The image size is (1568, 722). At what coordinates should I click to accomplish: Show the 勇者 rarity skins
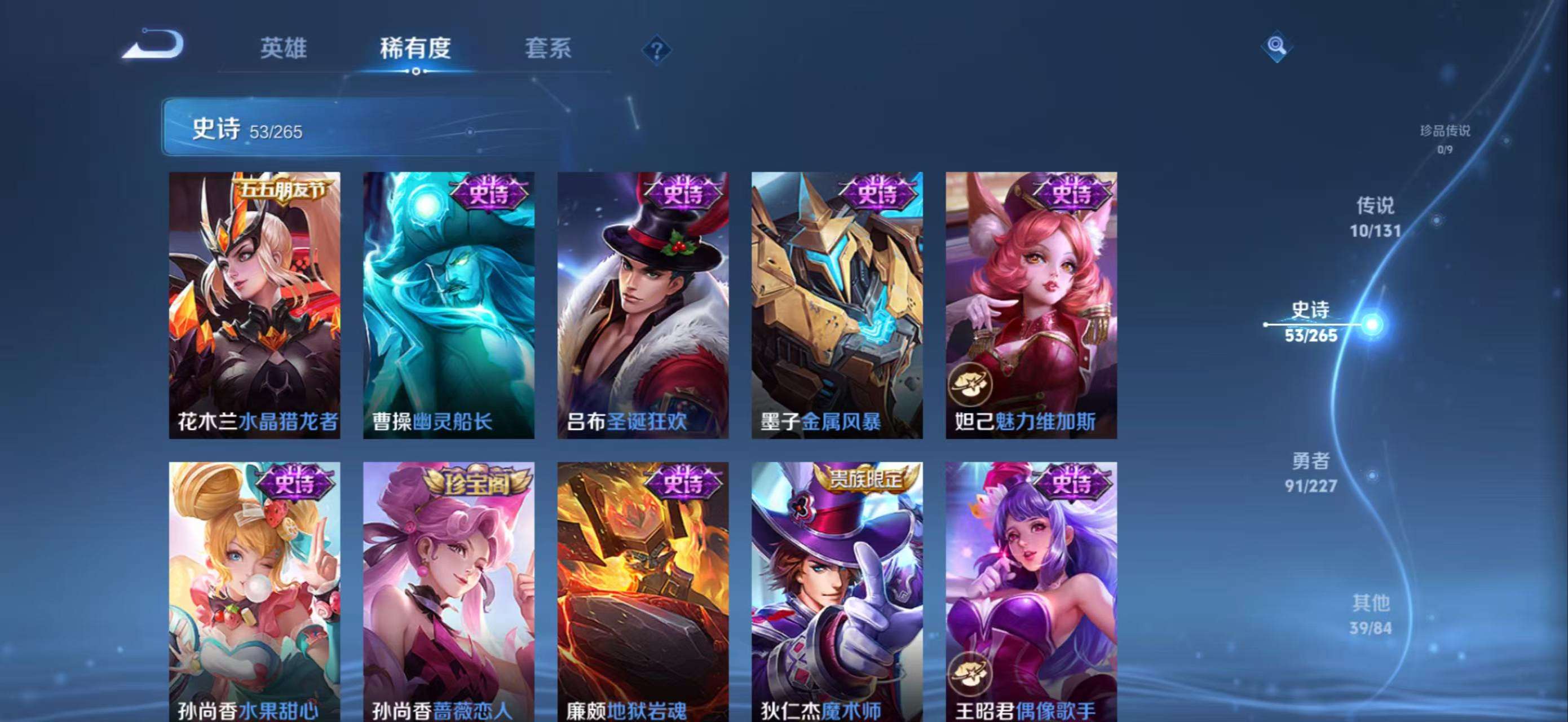point(1310,472)
